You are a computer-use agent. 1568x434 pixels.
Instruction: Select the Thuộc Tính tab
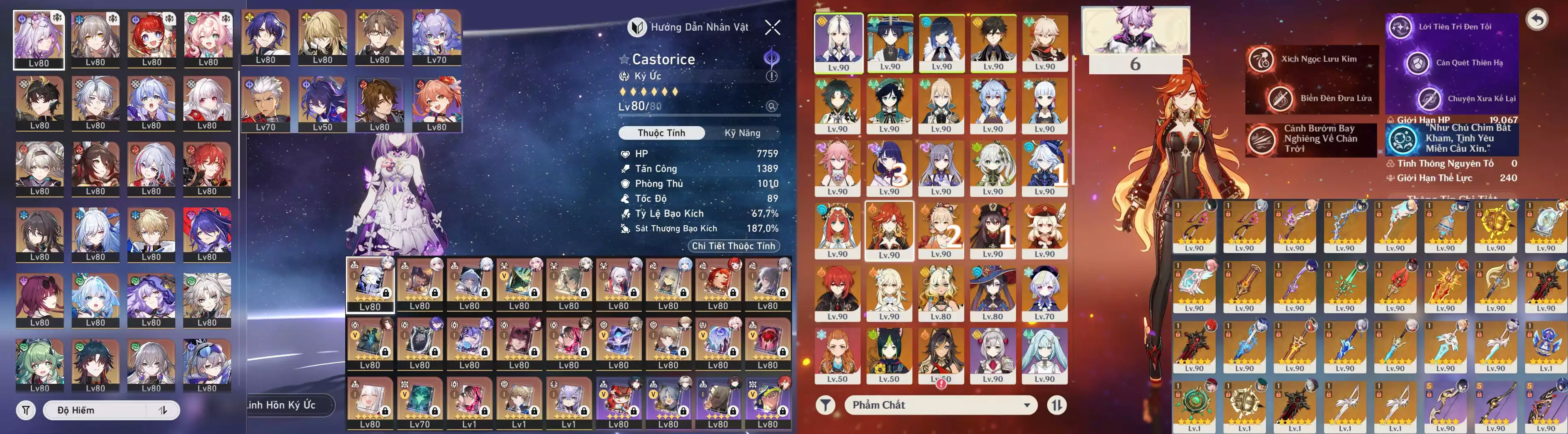tap(661, 133)
